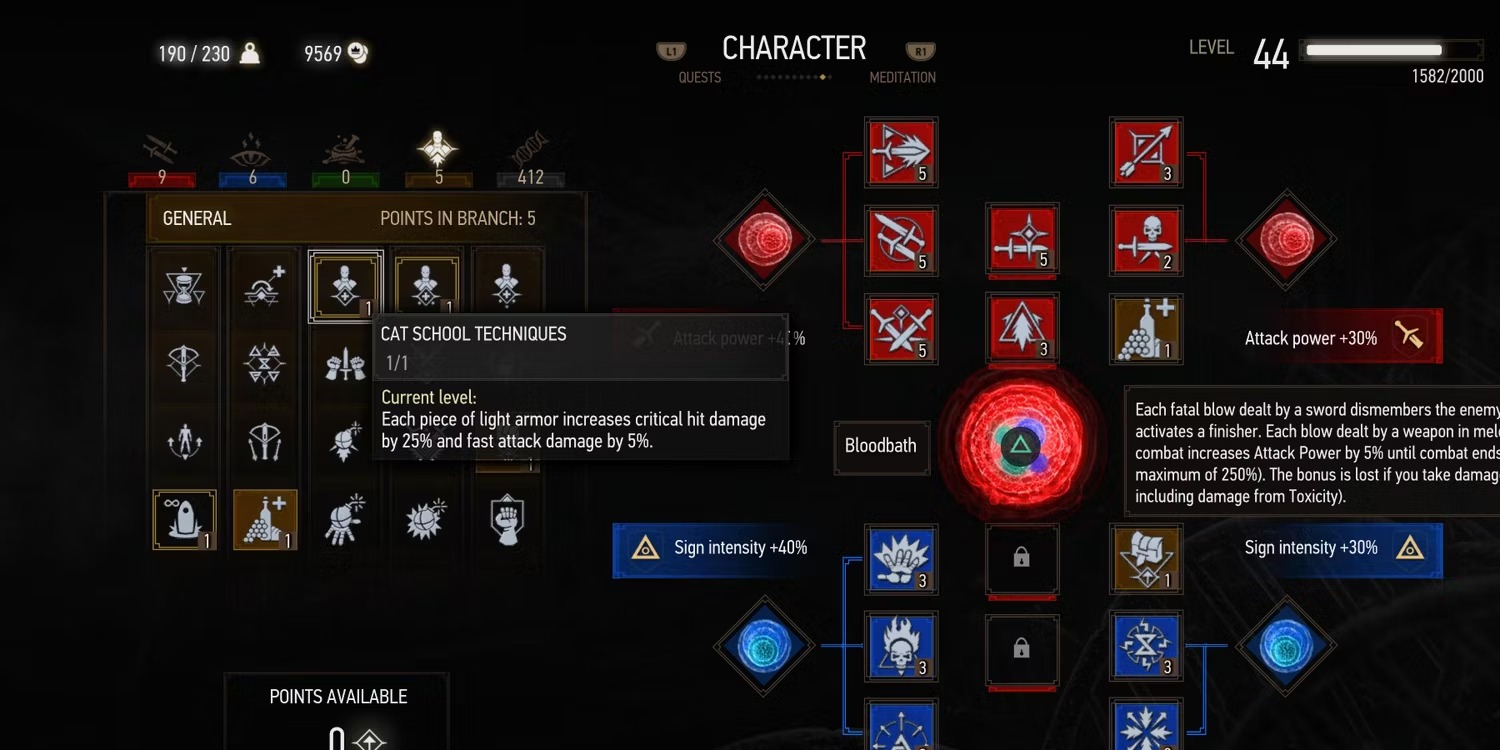
Task: Click the pine-tree combat skill at level 3
Action: (1022, 328)
